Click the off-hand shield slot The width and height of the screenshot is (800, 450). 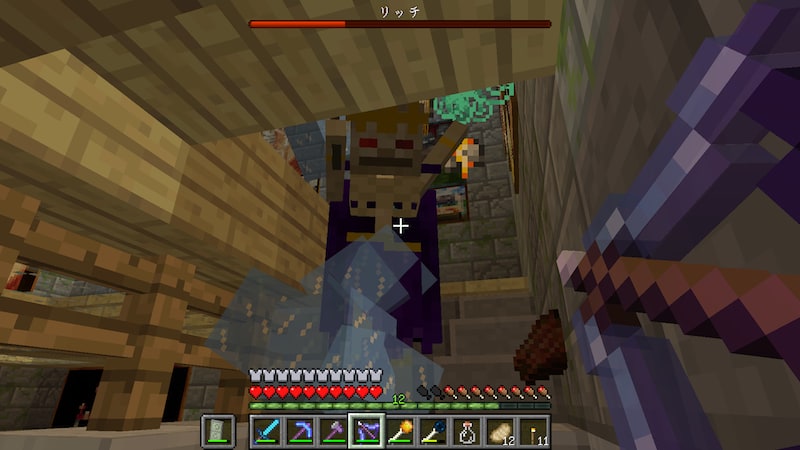click(x=219, y=431)
